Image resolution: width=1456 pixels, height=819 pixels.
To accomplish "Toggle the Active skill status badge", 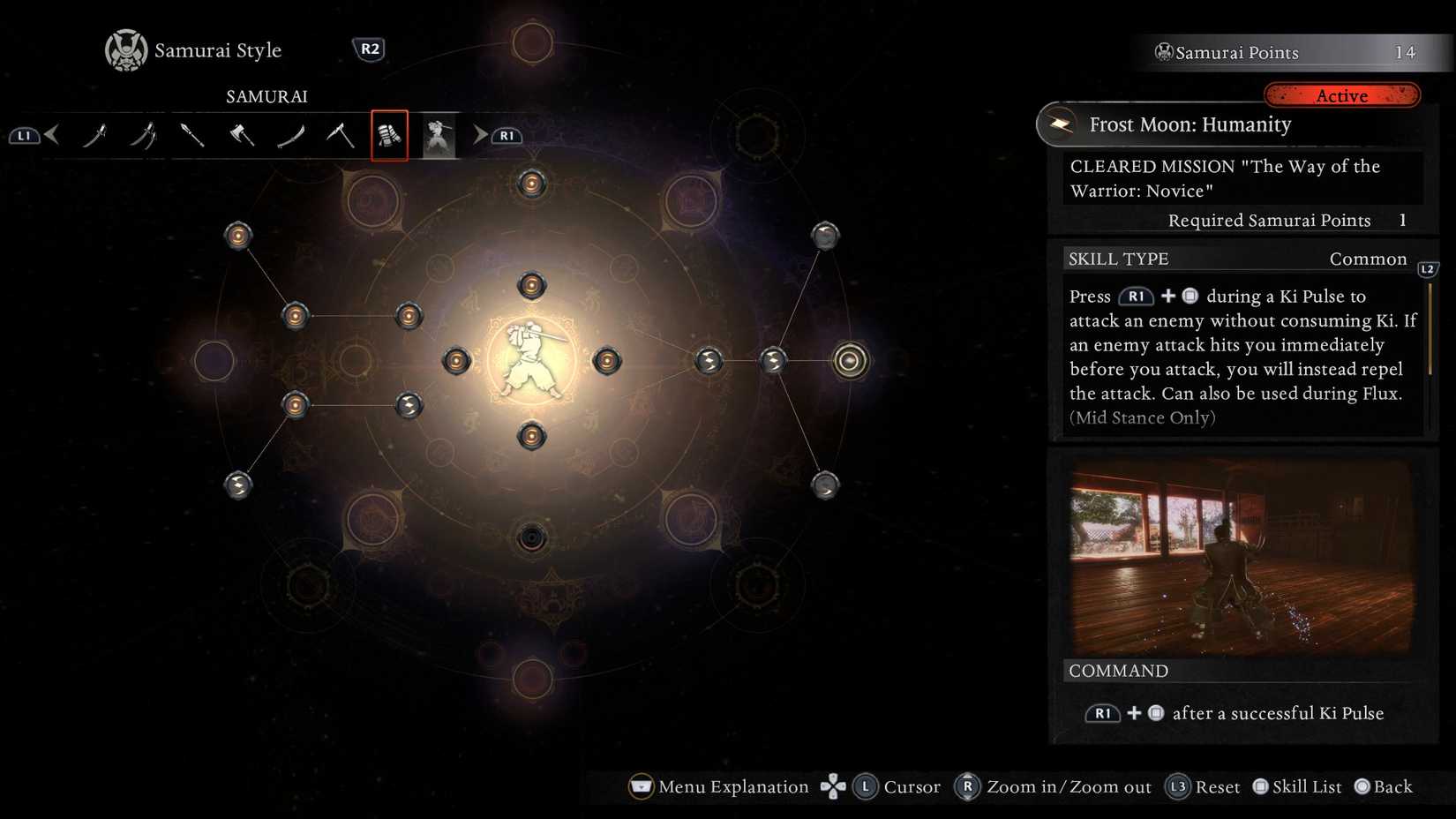I will [x=1342, y=95].
